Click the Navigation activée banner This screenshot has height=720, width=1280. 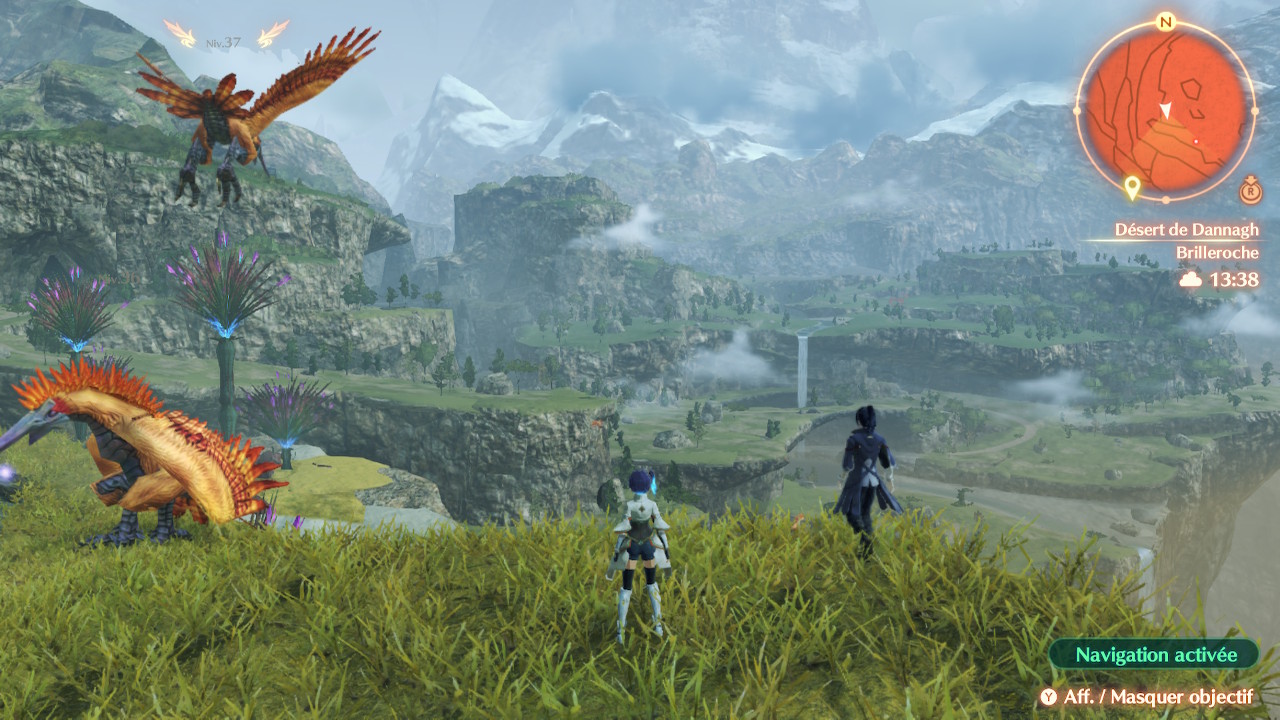pyautogui.click(x=1155, y=655)
